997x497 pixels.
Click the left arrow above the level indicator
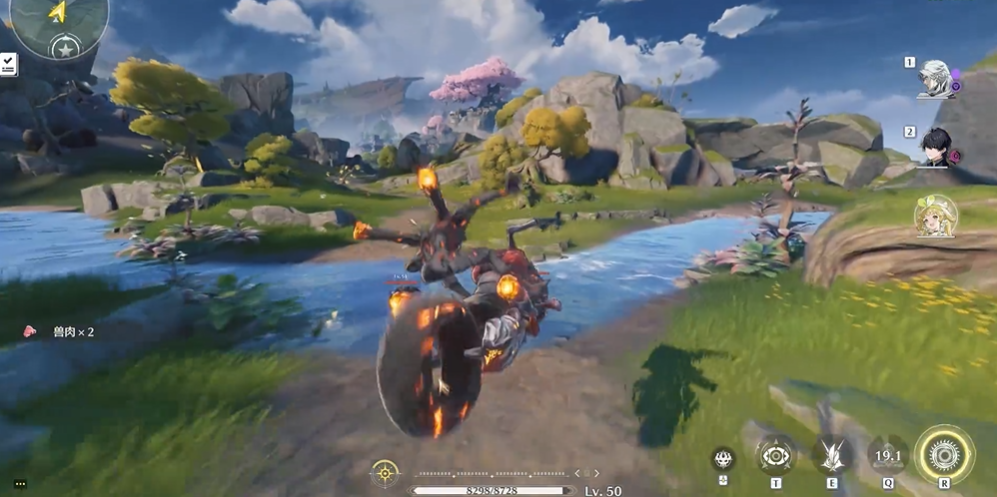coord(576,472)
